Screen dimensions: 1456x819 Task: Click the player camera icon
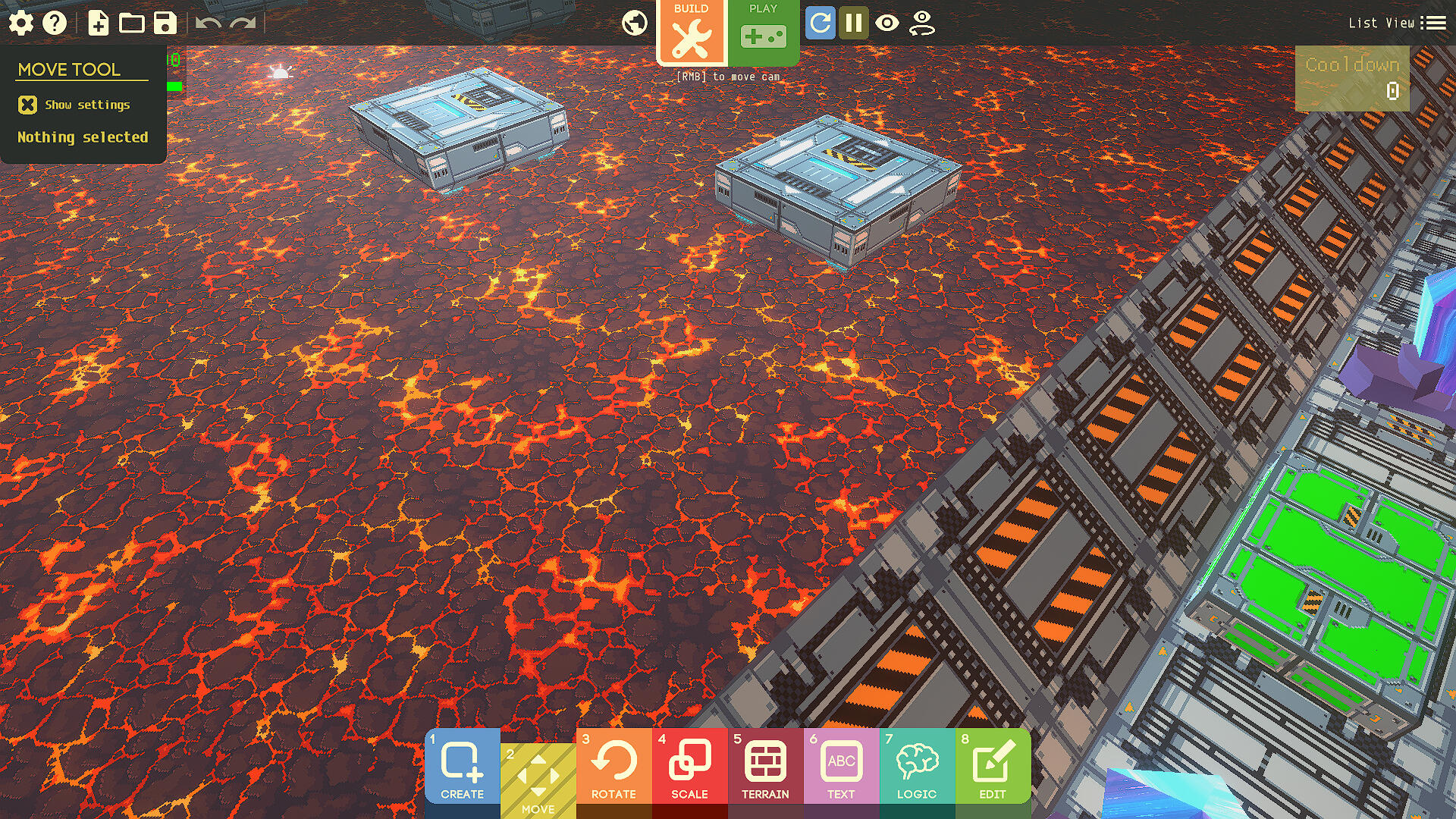[921, 23]
